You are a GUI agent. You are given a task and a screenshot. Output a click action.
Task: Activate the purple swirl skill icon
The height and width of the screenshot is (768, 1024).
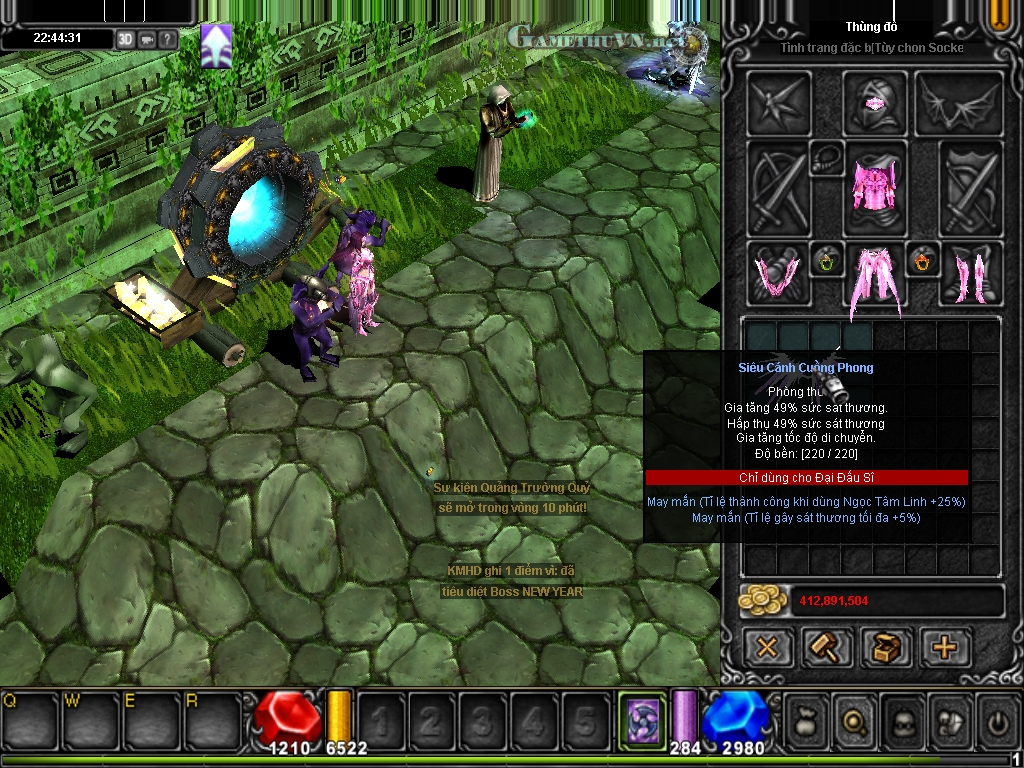pyautogui.click(x=641, y=719)
